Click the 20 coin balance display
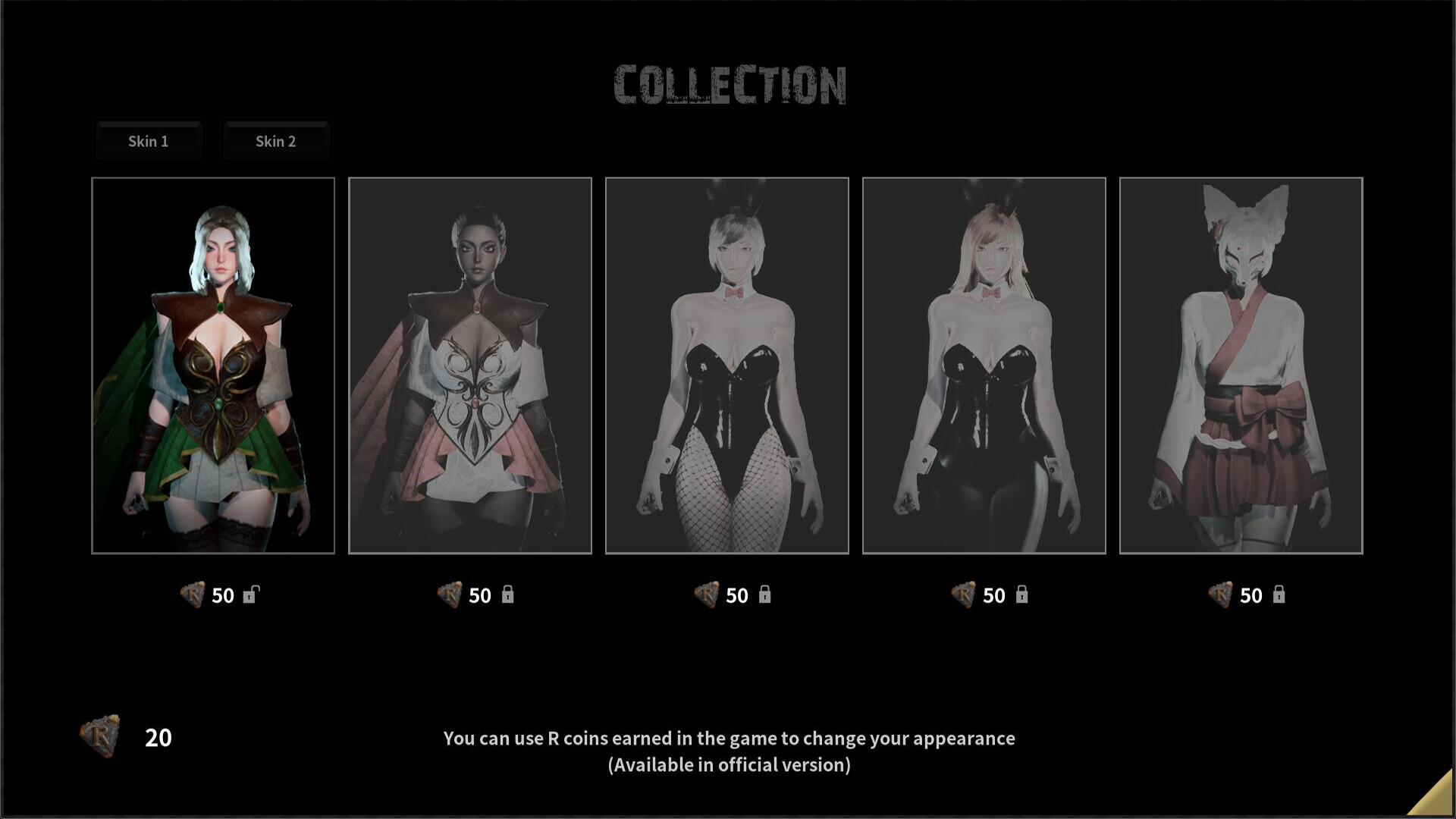 [157, 737]
